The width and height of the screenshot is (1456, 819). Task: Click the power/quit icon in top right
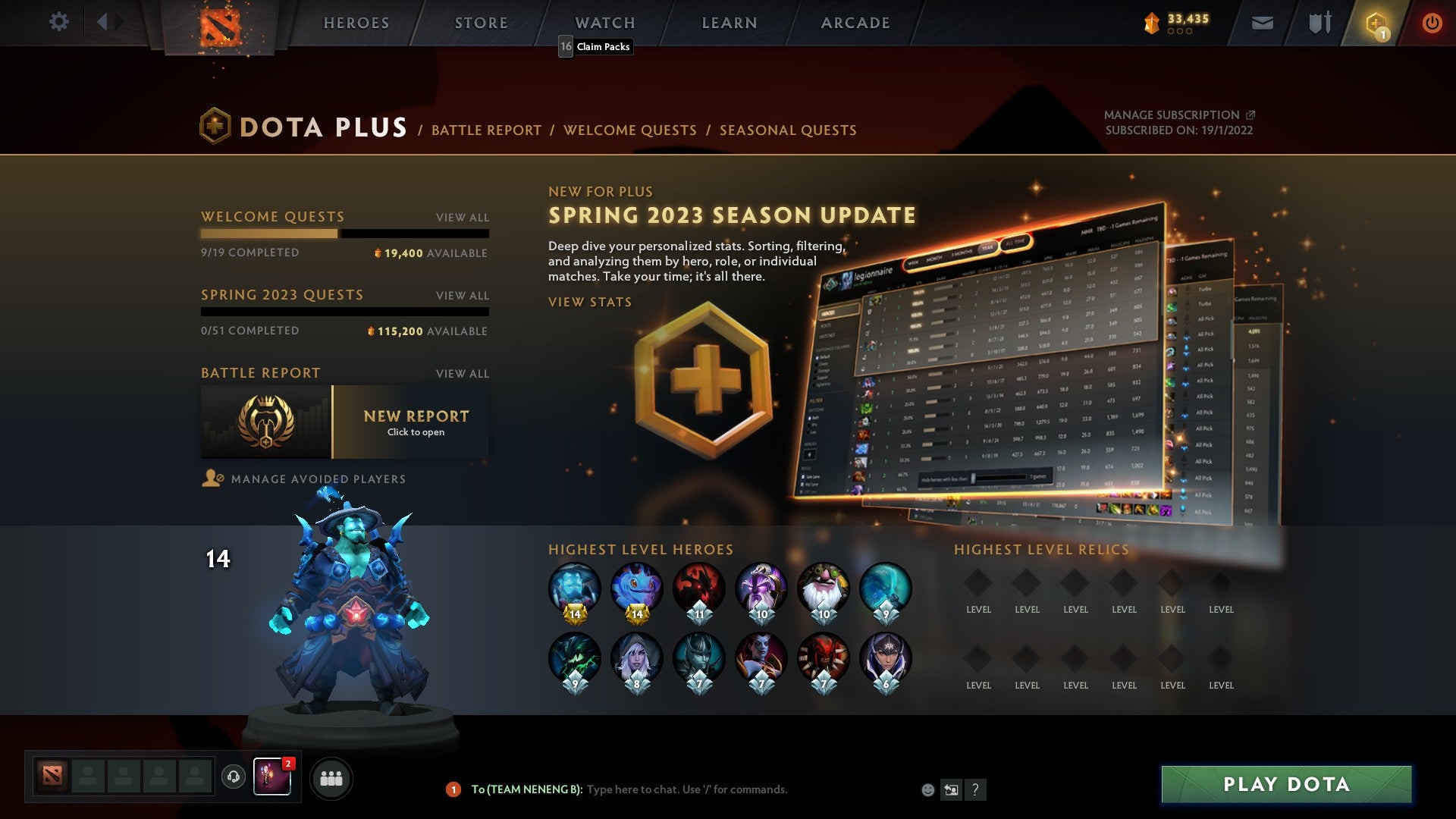[x=1432, y=23]
